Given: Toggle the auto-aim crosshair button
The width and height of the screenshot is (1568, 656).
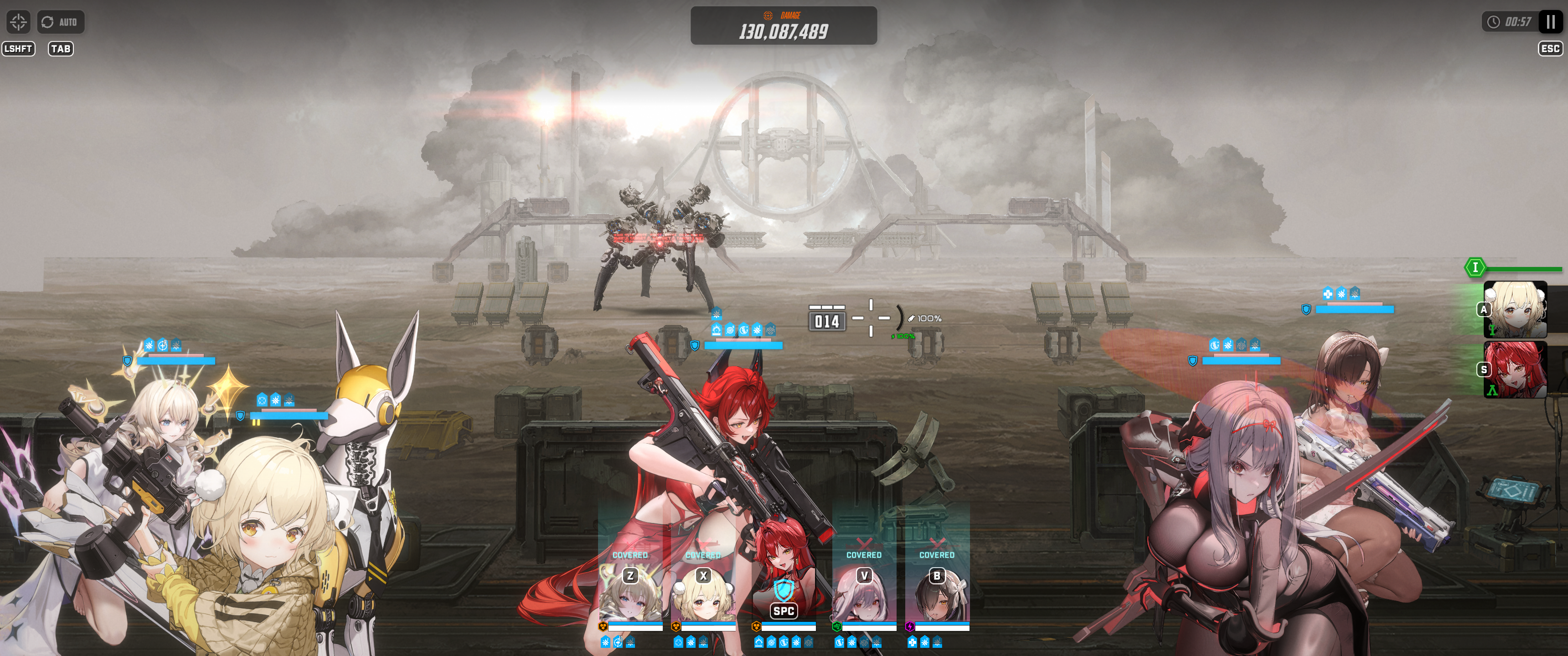Looking at the screenshot, I should tap(18, 22).
